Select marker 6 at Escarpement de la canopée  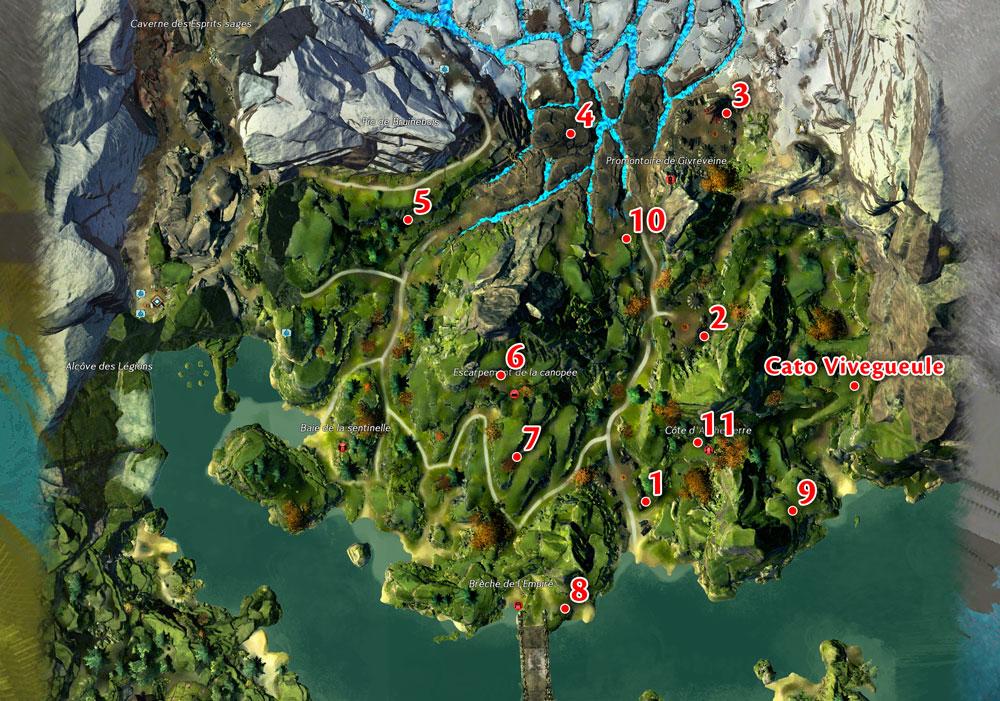[500, 374]
